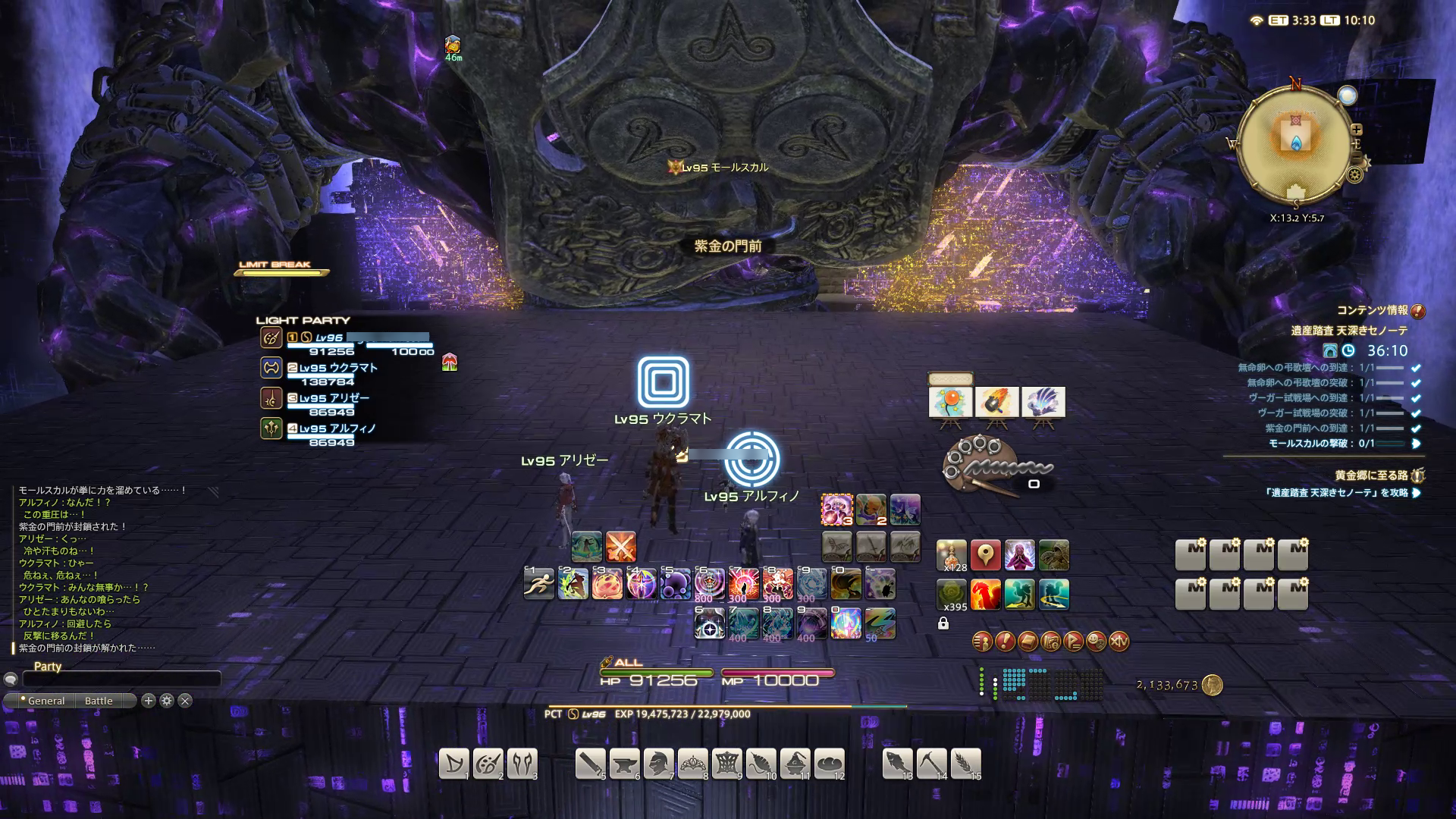The height and width of the screenshot is (819, 1456).
Task: Add a new chat tab with plus button
Action: pos(149,701)
